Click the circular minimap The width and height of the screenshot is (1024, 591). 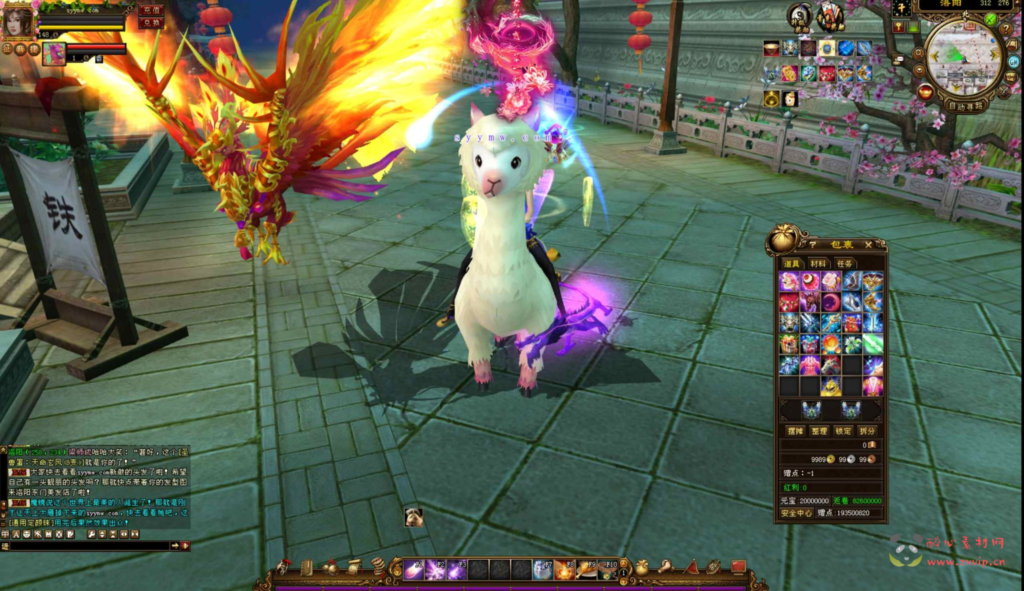[x=963, y=56]
